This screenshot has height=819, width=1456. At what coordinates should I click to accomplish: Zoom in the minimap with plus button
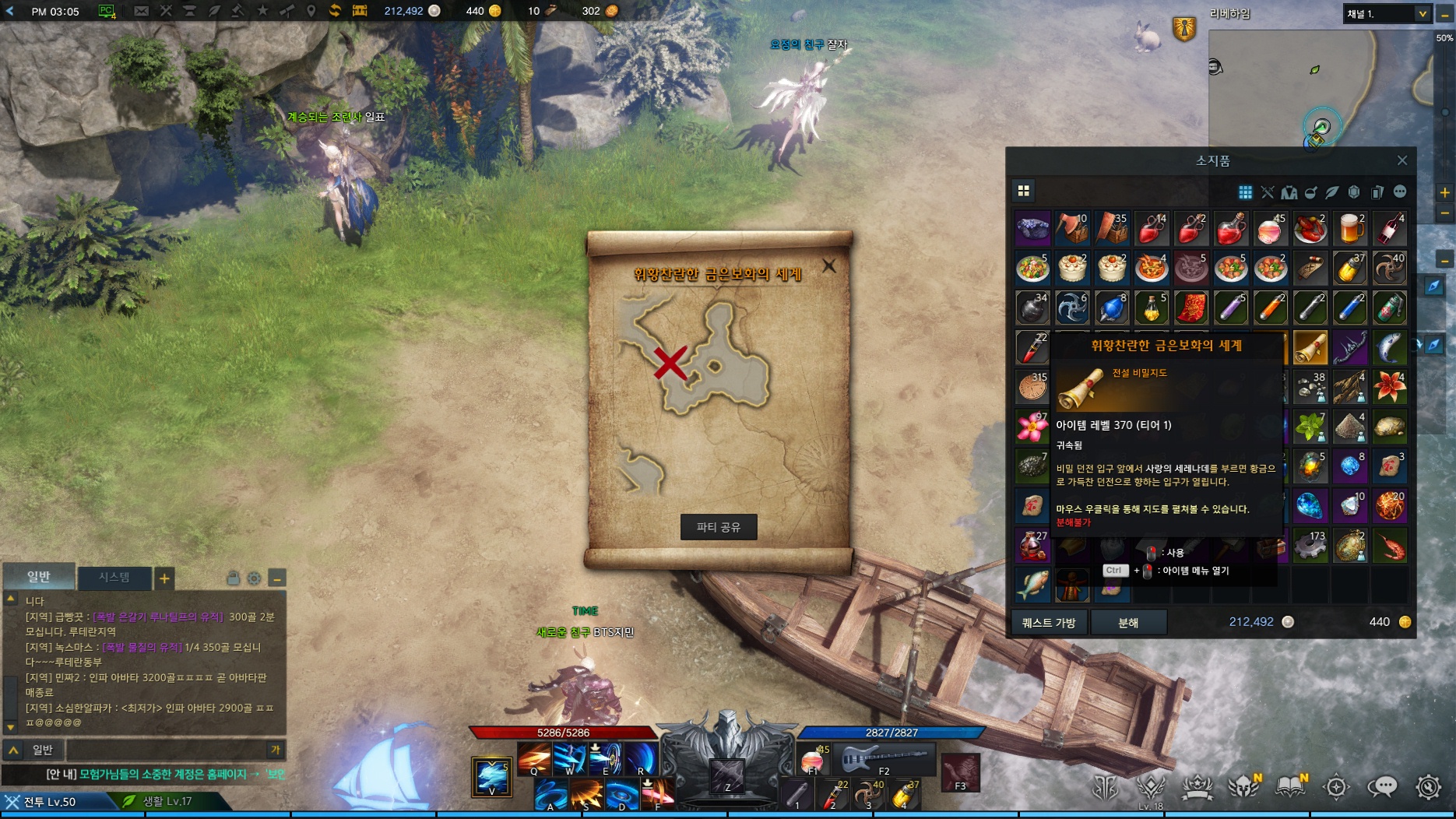[1445, 192]
